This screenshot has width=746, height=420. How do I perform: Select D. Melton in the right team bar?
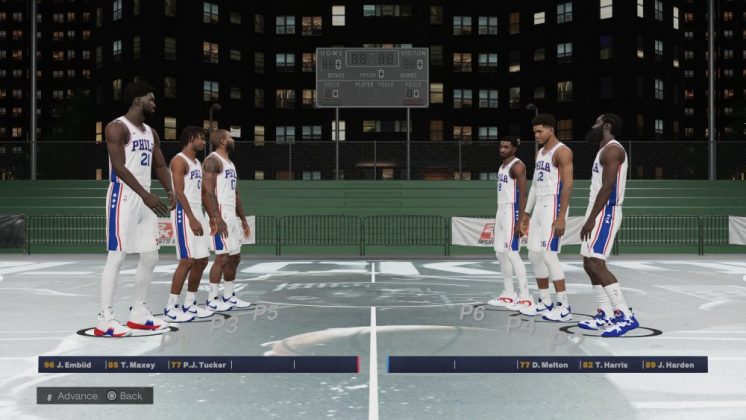[546, 365]
